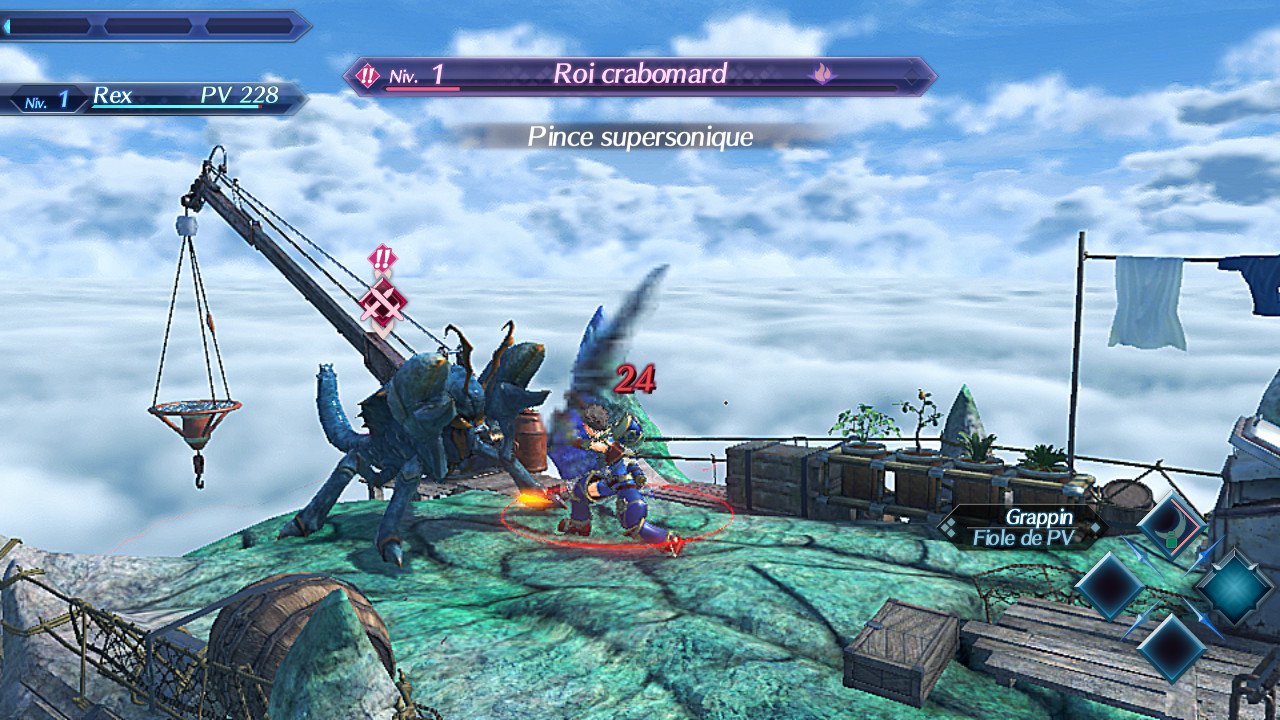The width and height of the screenshot is (1280, 720).
Task: Click the damage number 24
Action: click(638, 380)
